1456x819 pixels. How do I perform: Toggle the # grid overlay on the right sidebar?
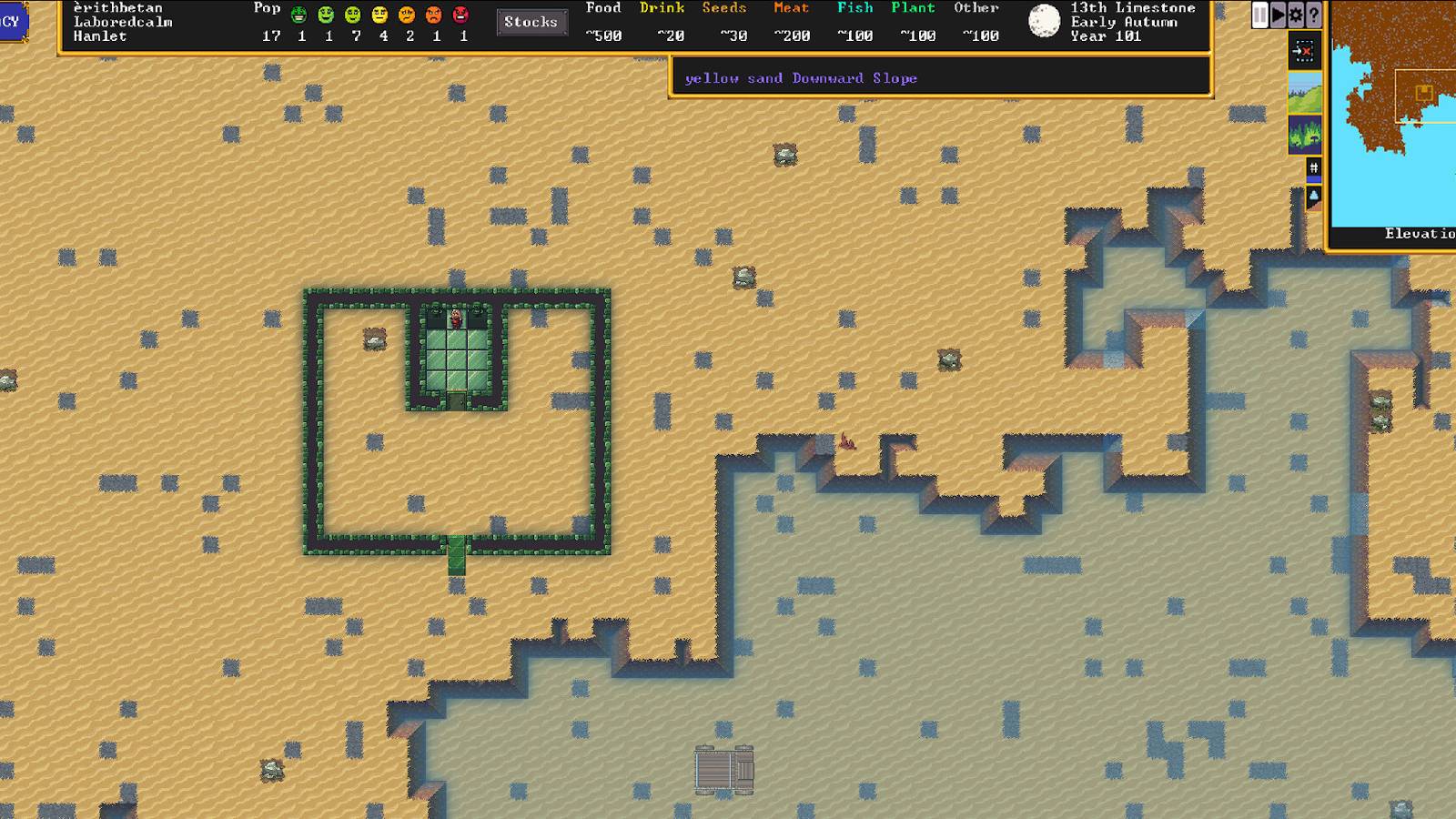point(1313,167)
